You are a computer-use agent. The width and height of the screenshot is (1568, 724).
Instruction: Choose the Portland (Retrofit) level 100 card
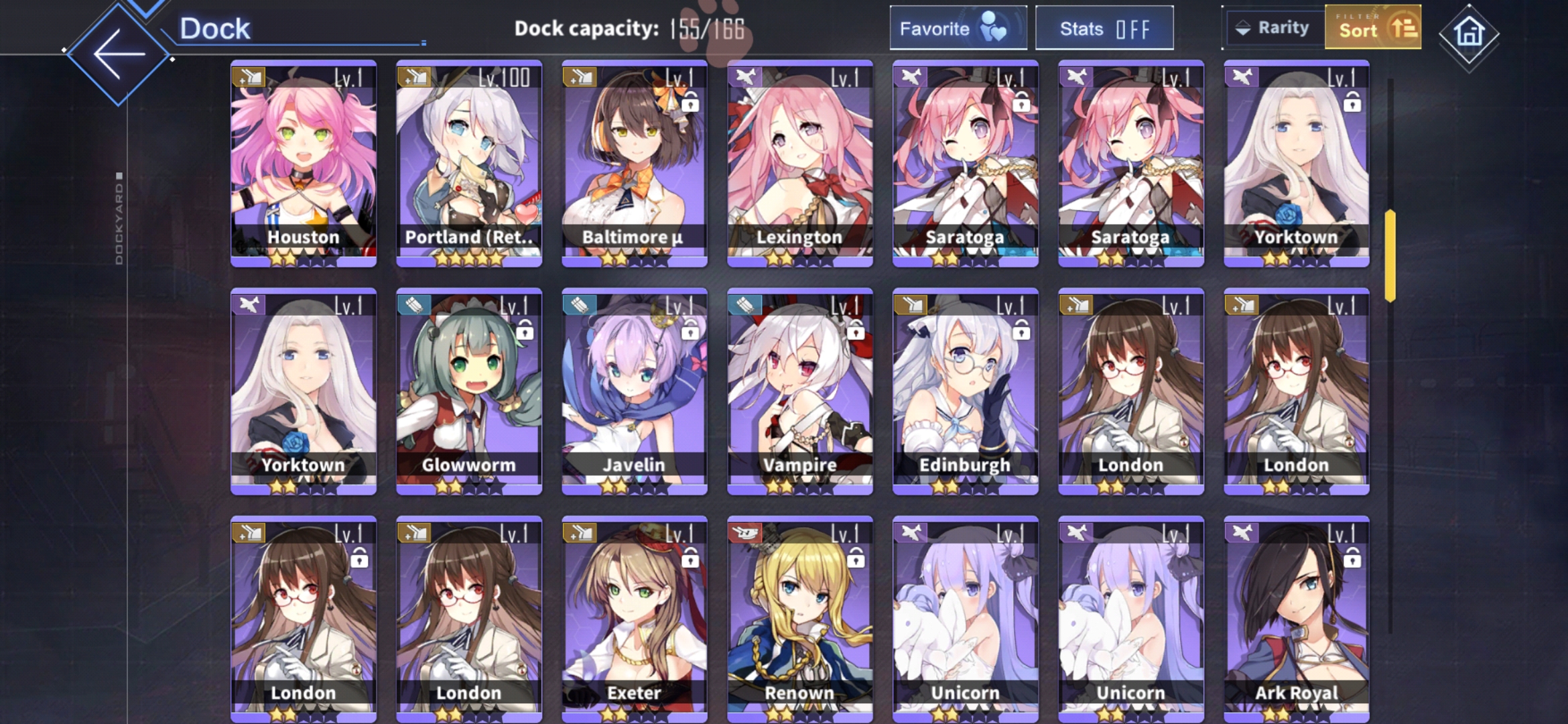(469, 164)
